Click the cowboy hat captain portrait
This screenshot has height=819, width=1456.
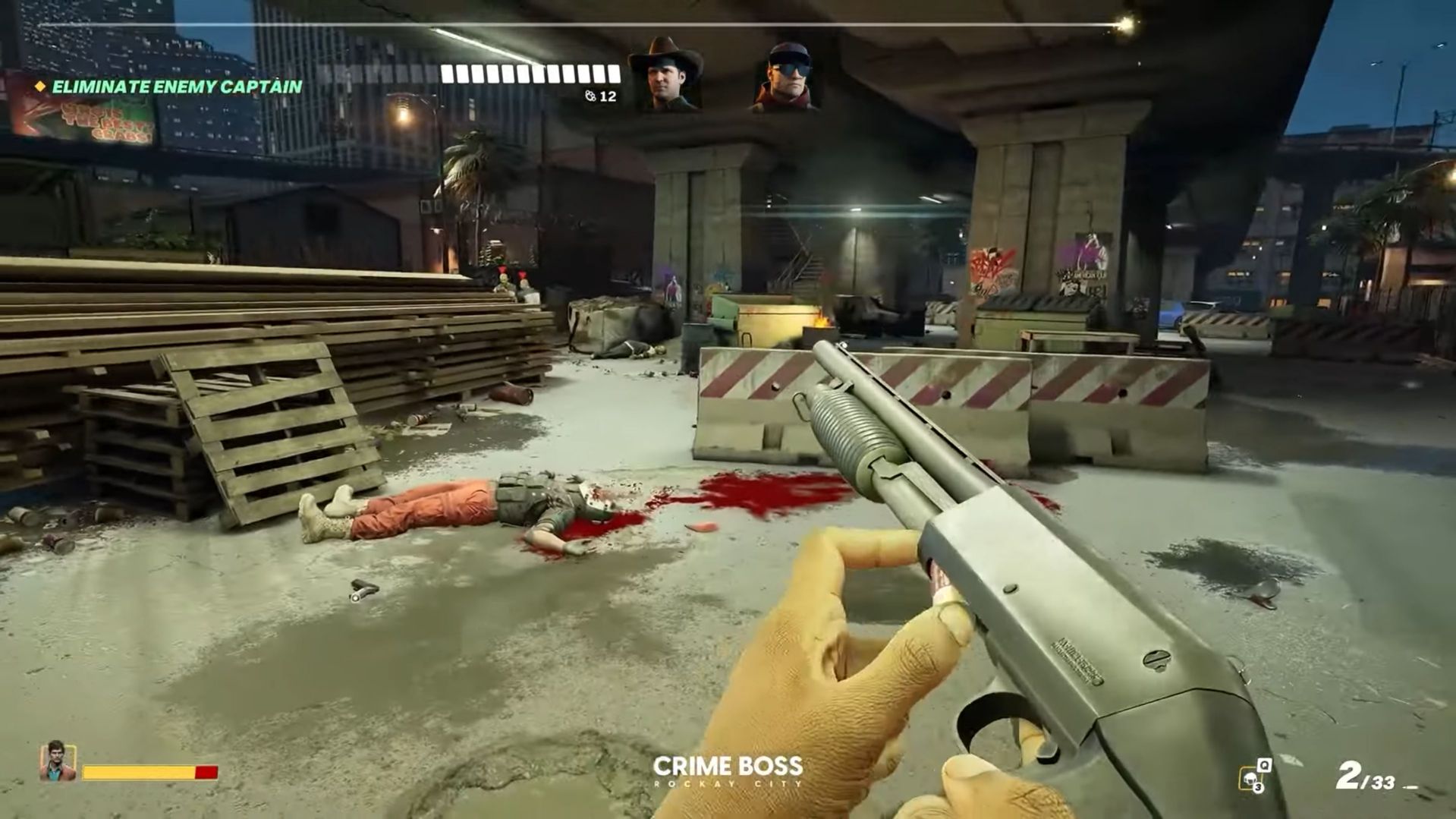[x=665, y=75]
